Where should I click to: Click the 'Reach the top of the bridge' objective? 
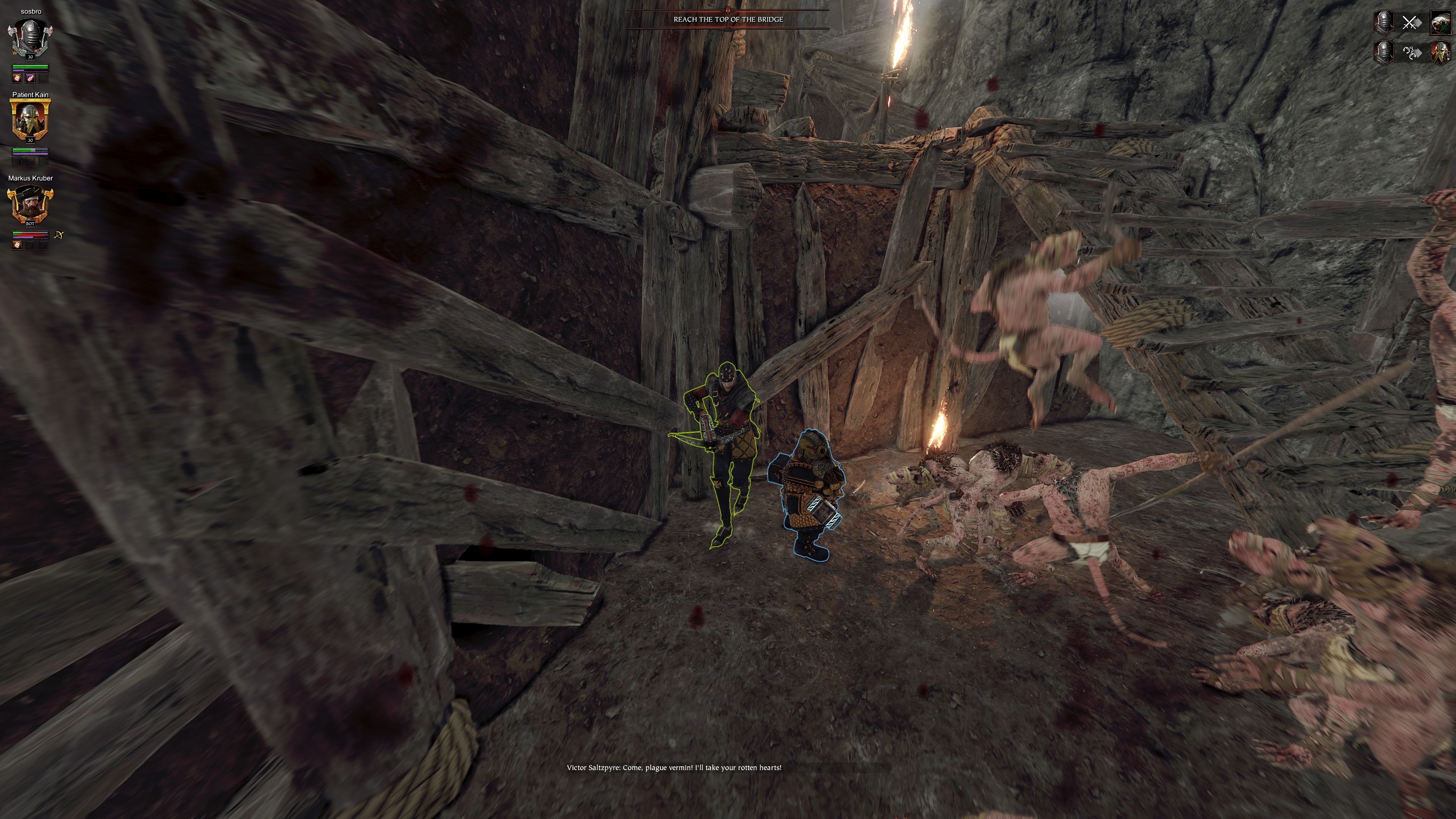(x=728, y=19)
